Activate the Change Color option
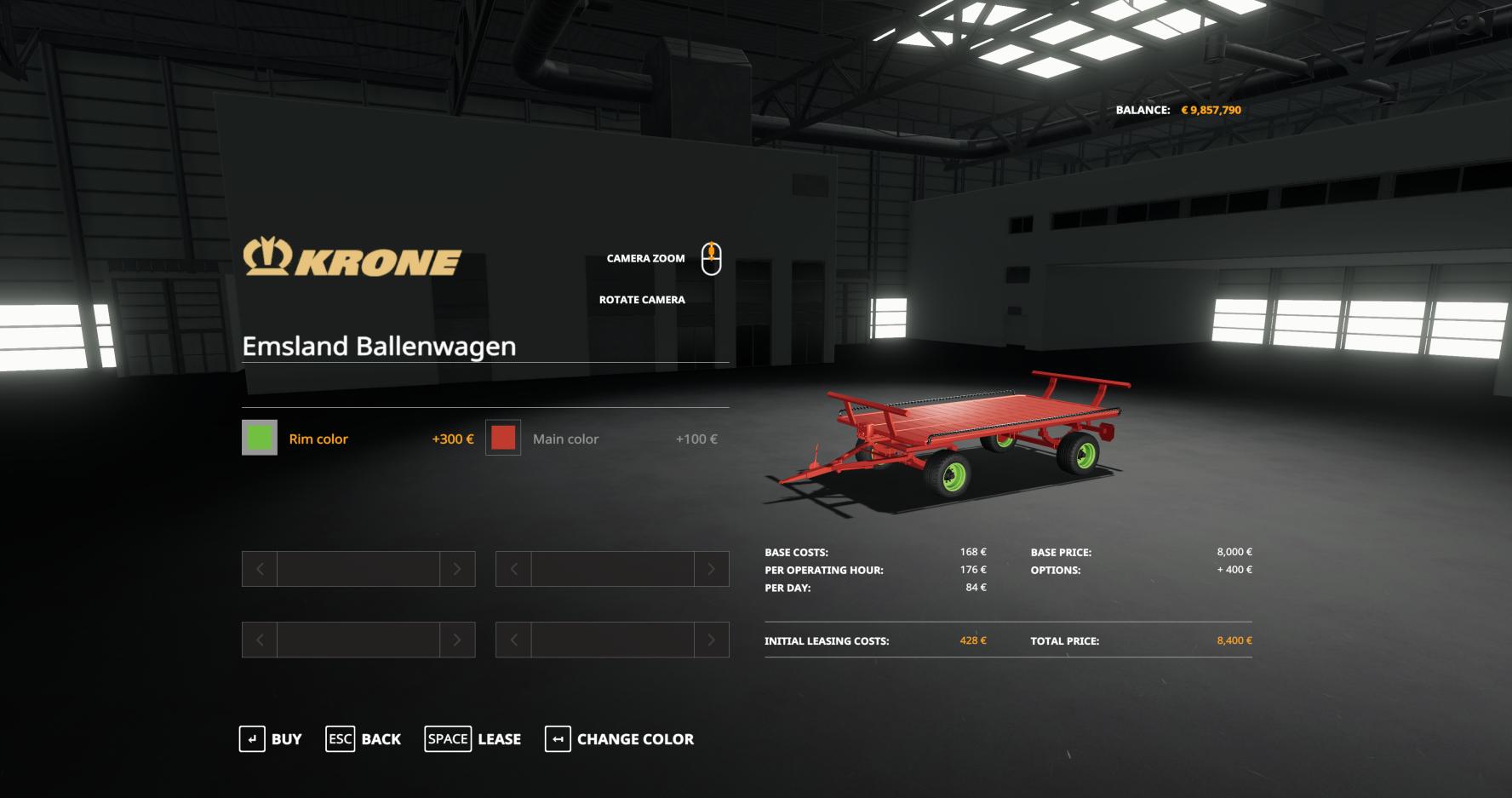This screenshot has height=798, width=1512. (620, 739)
